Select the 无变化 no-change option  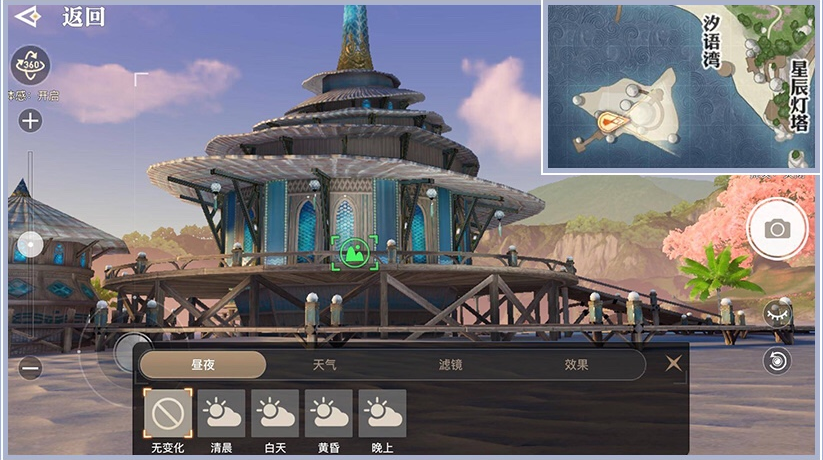click(167, 413)
